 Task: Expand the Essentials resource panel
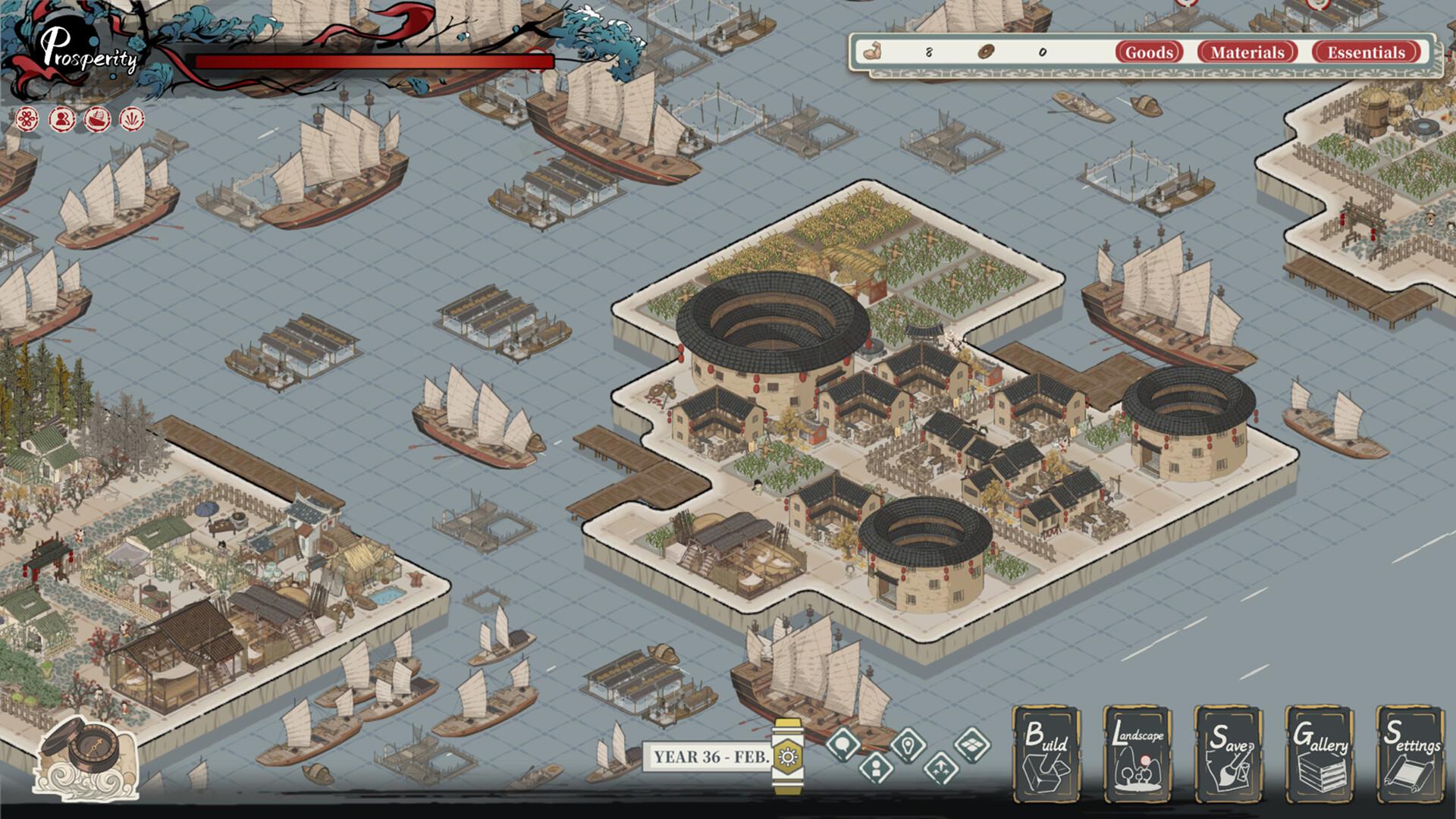point(1366,52)
